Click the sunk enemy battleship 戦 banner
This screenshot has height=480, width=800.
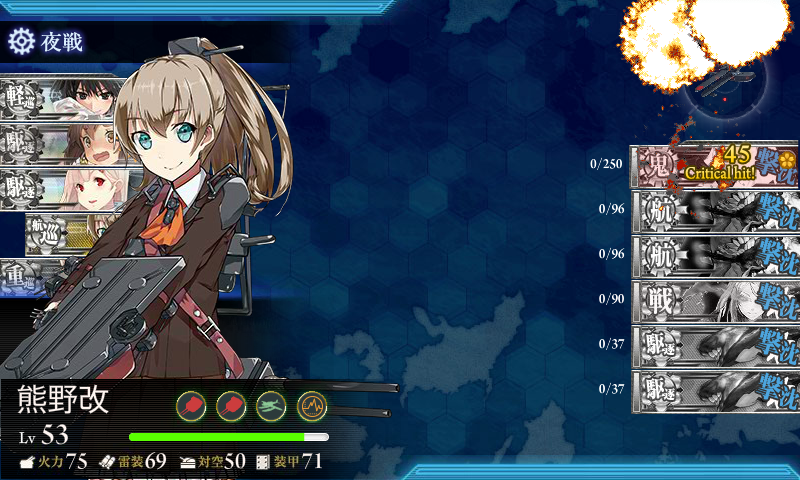pyautogui.click(x=713, y=299)
